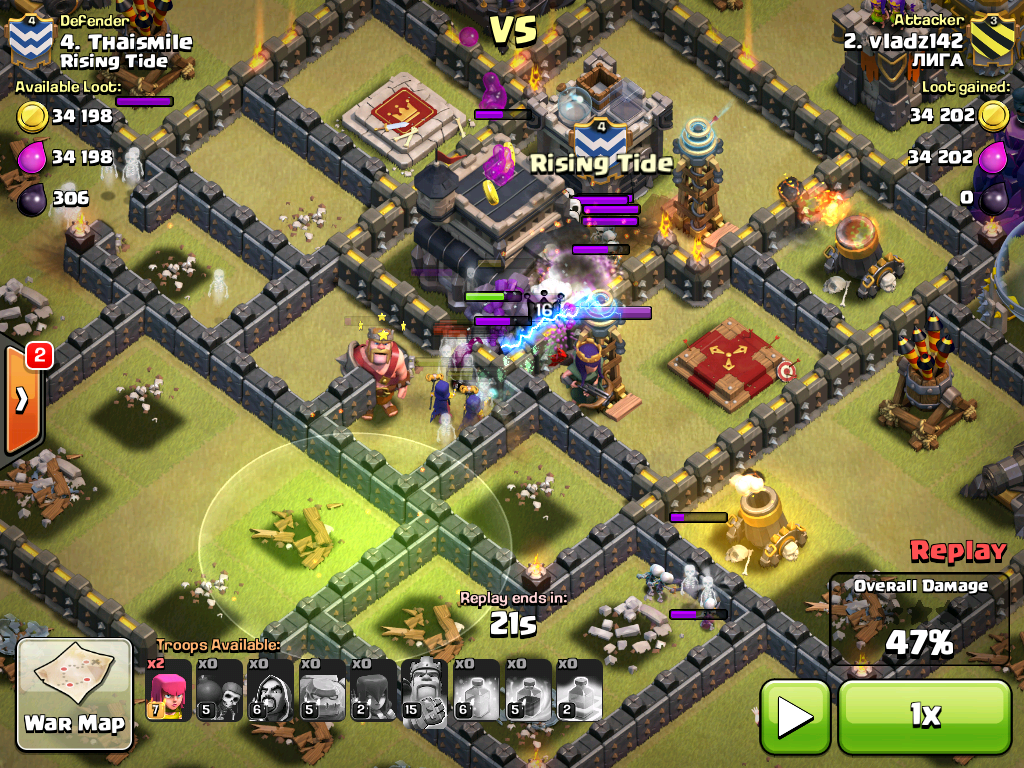Select the Barbarian King hero slot

point(425,690)
